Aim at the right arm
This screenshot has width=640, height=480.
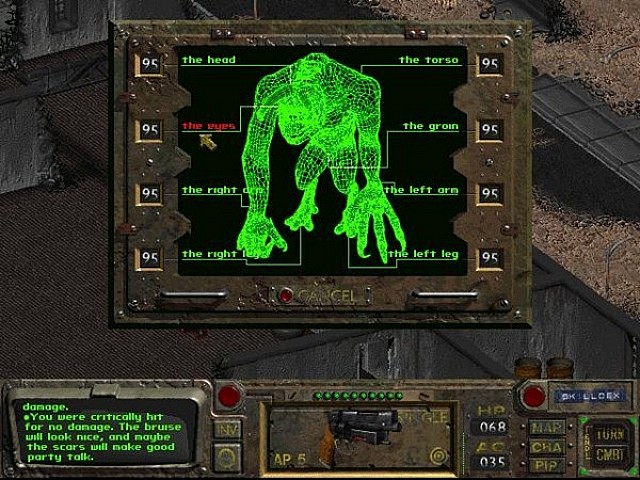pos(210,190)
